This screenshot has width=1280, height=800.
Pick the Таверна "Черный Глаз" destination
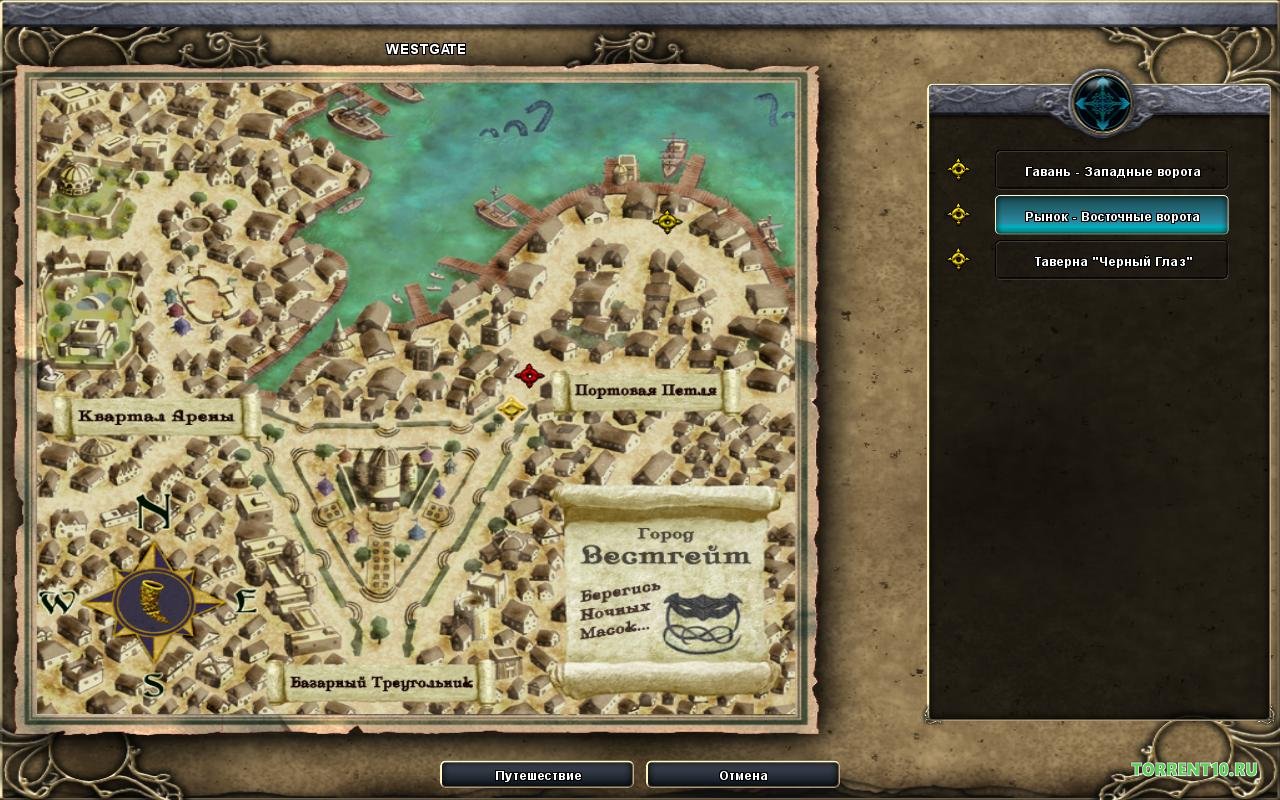pos(1111,261)
